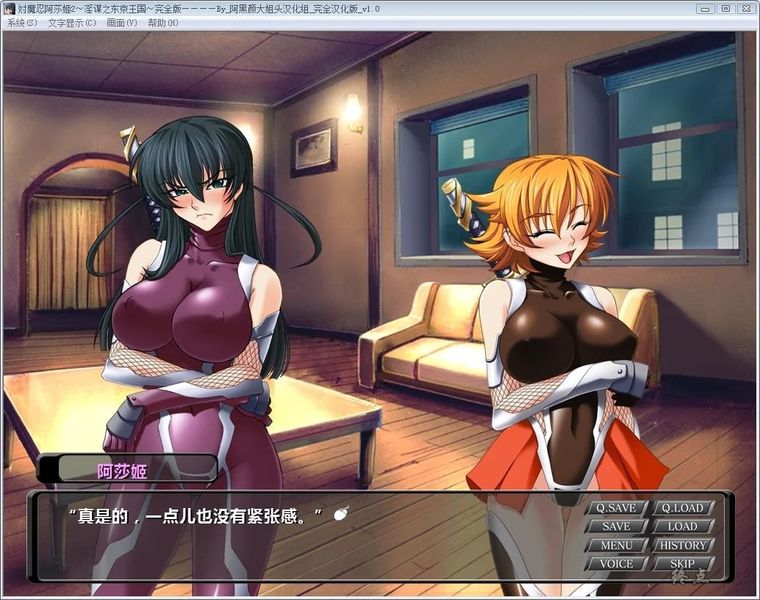Show the dialogue HISTORY log

(682, 545)
